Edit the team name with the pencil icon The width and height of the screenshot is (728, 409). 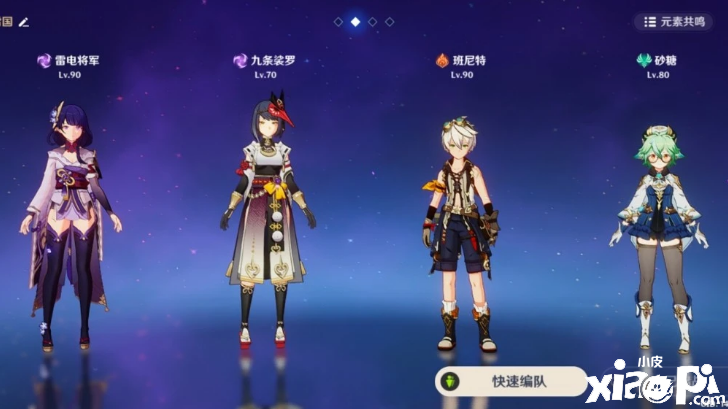(x=23, y=20)
